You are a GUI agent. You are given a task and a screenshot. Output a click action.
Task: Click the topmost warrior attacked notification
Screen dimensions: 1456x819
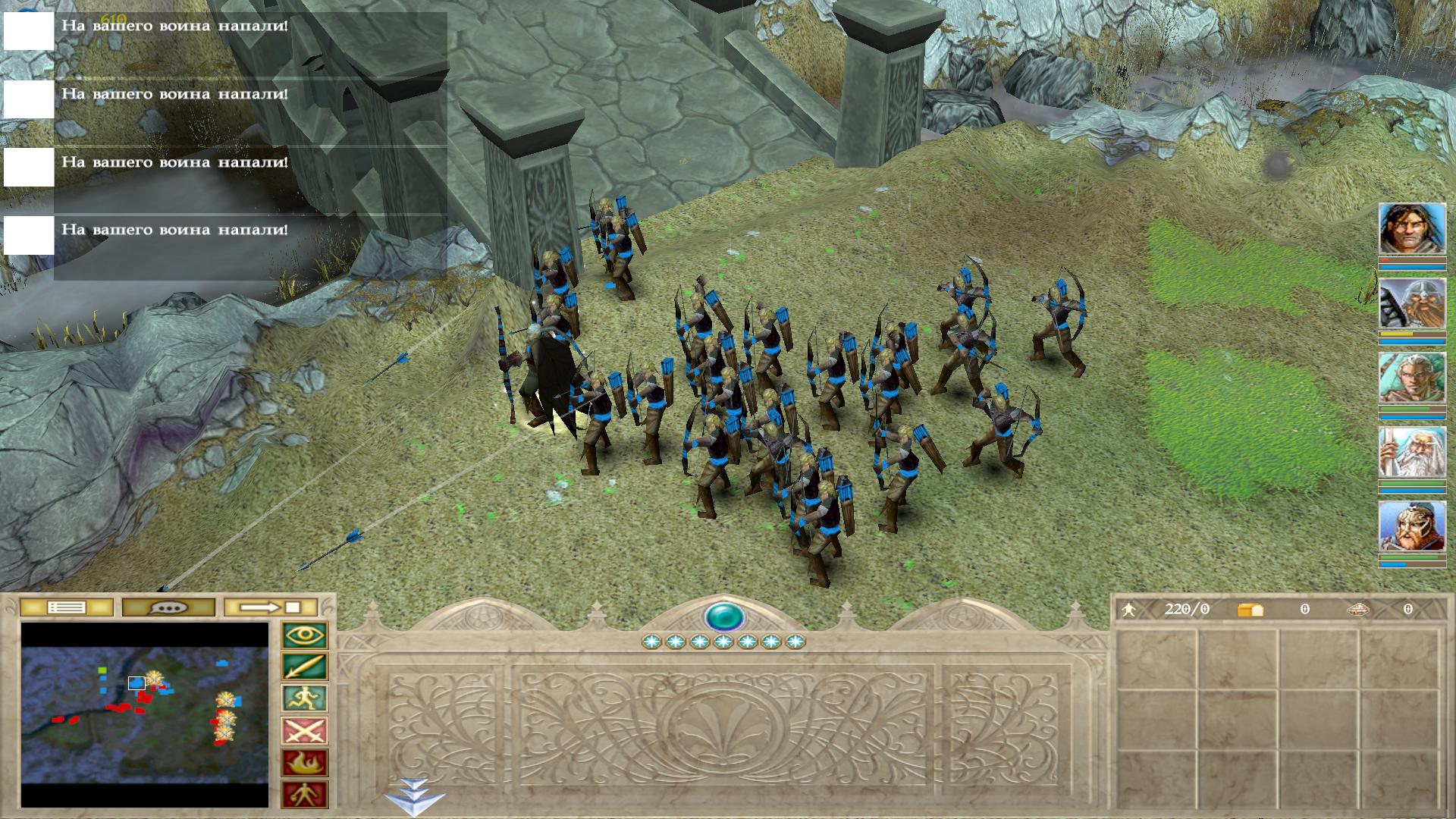tap(174, 27)
